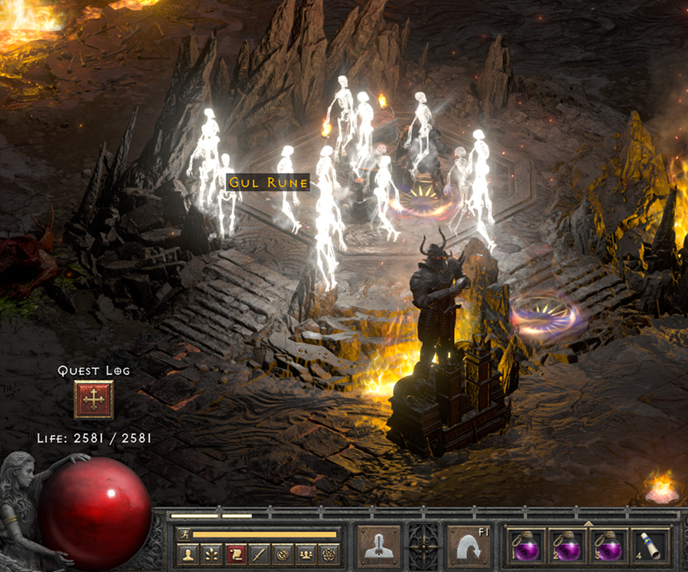Open the party mini-panel icon
This screenshot has width=688, height=572.
pyautogui.click(x=304, y=554)
